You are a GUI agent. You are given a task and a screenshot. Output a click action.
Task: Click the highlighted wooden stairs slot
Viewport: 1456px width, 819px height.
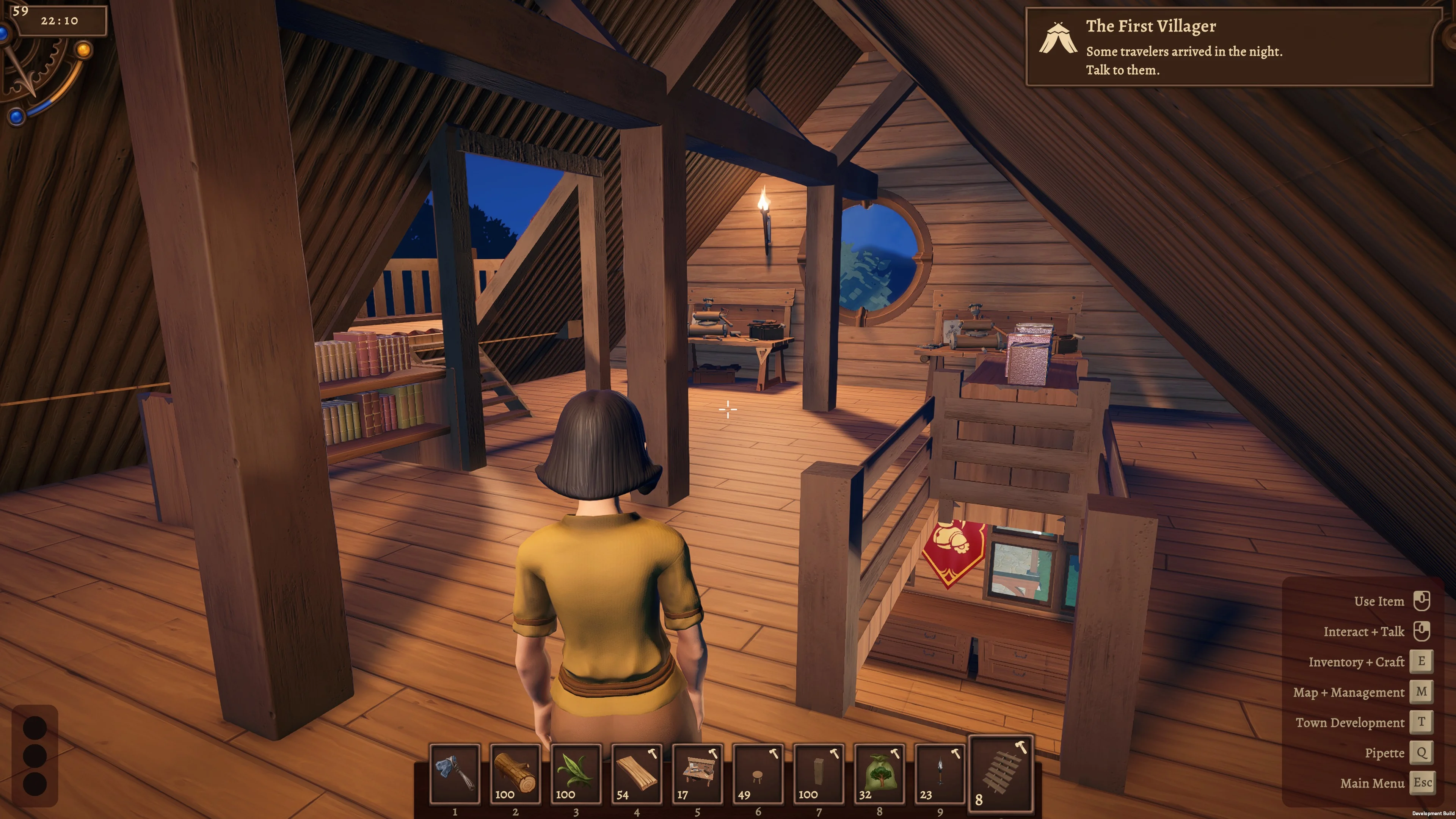(1001, 772)
